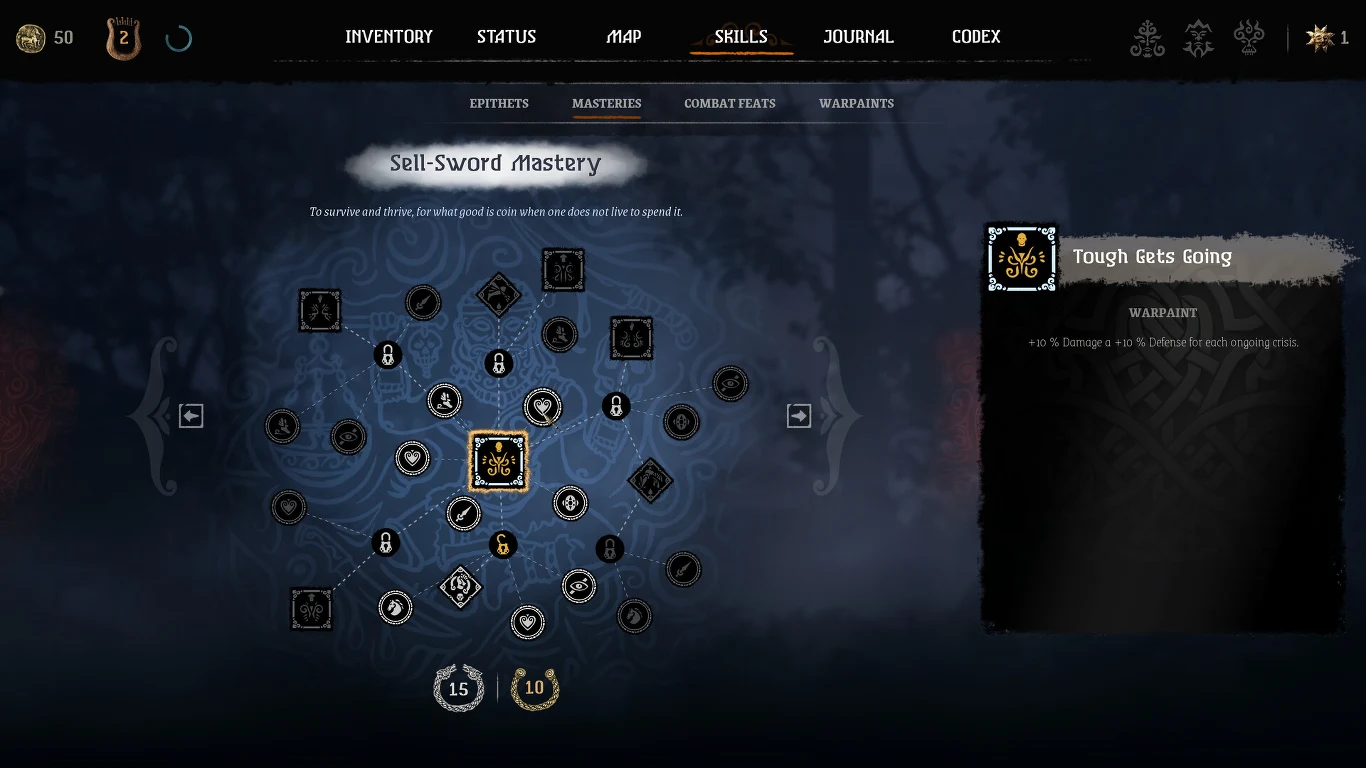Switch to the Status tab
Image resolution: width=1366 pixels, height=768 pixels.
pos(506,37)
